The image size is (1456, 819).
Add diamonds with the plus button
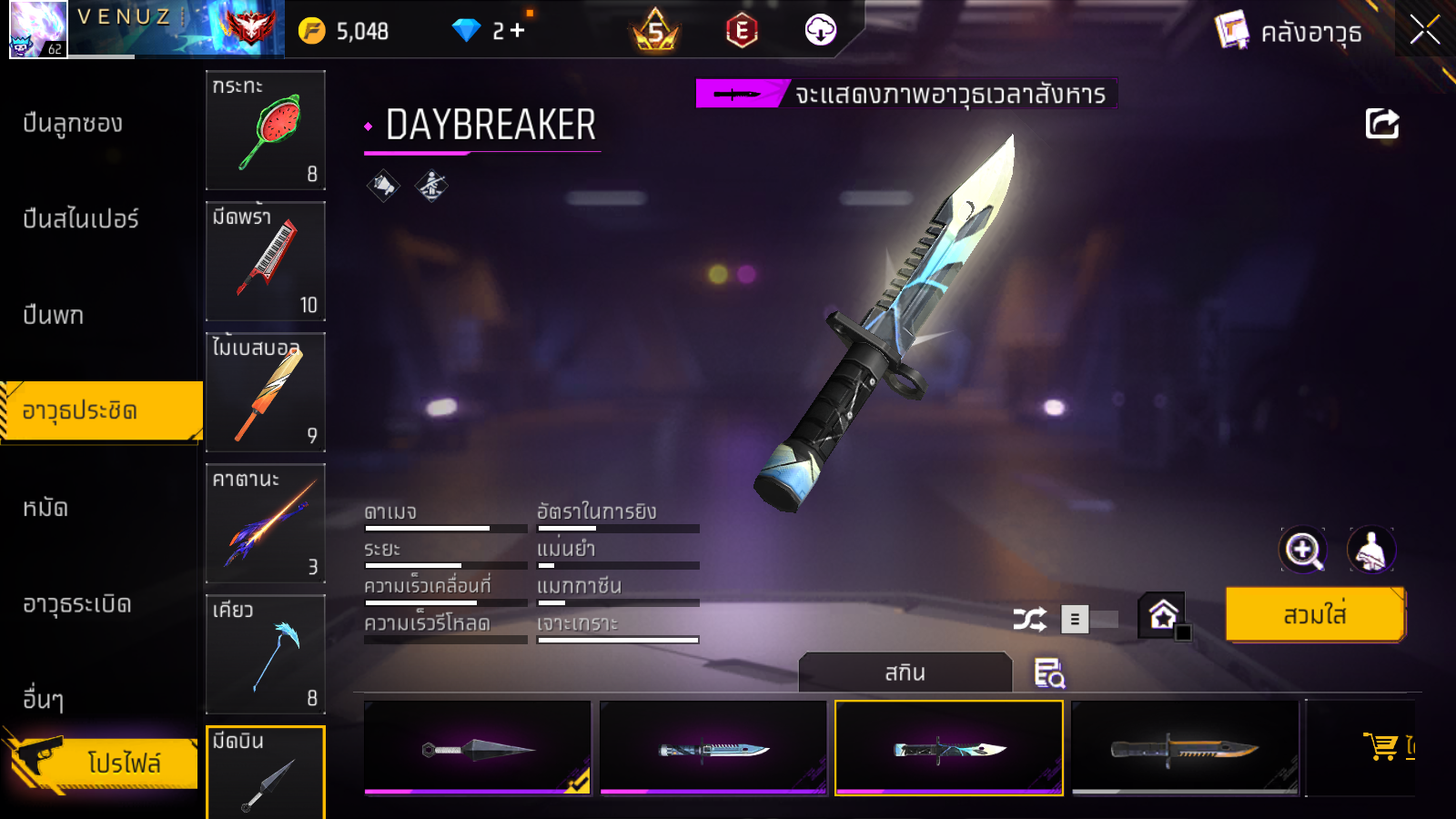tap(518, 31)
